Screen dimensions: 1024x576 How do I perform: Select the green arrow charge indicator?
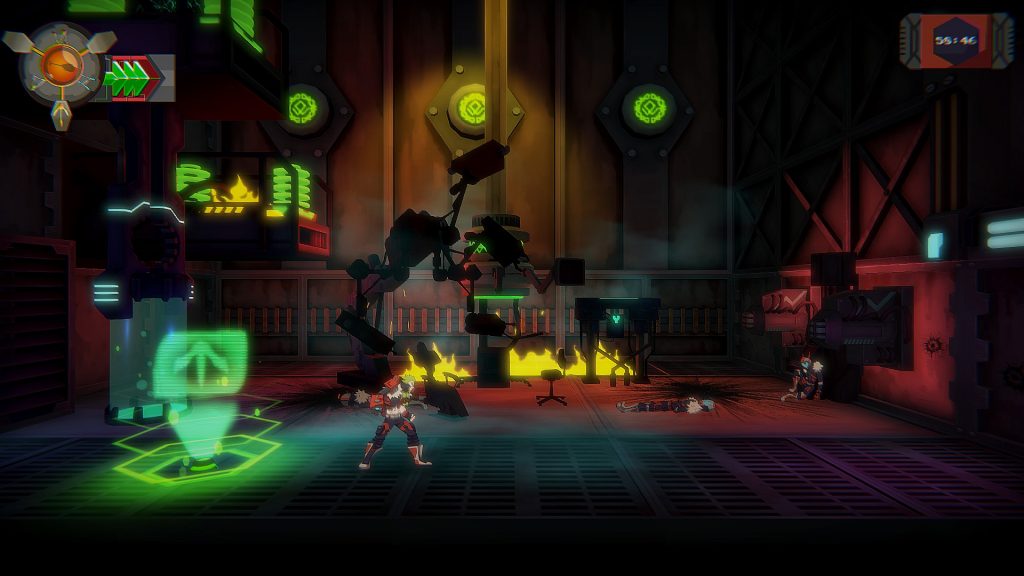point(130,78)
